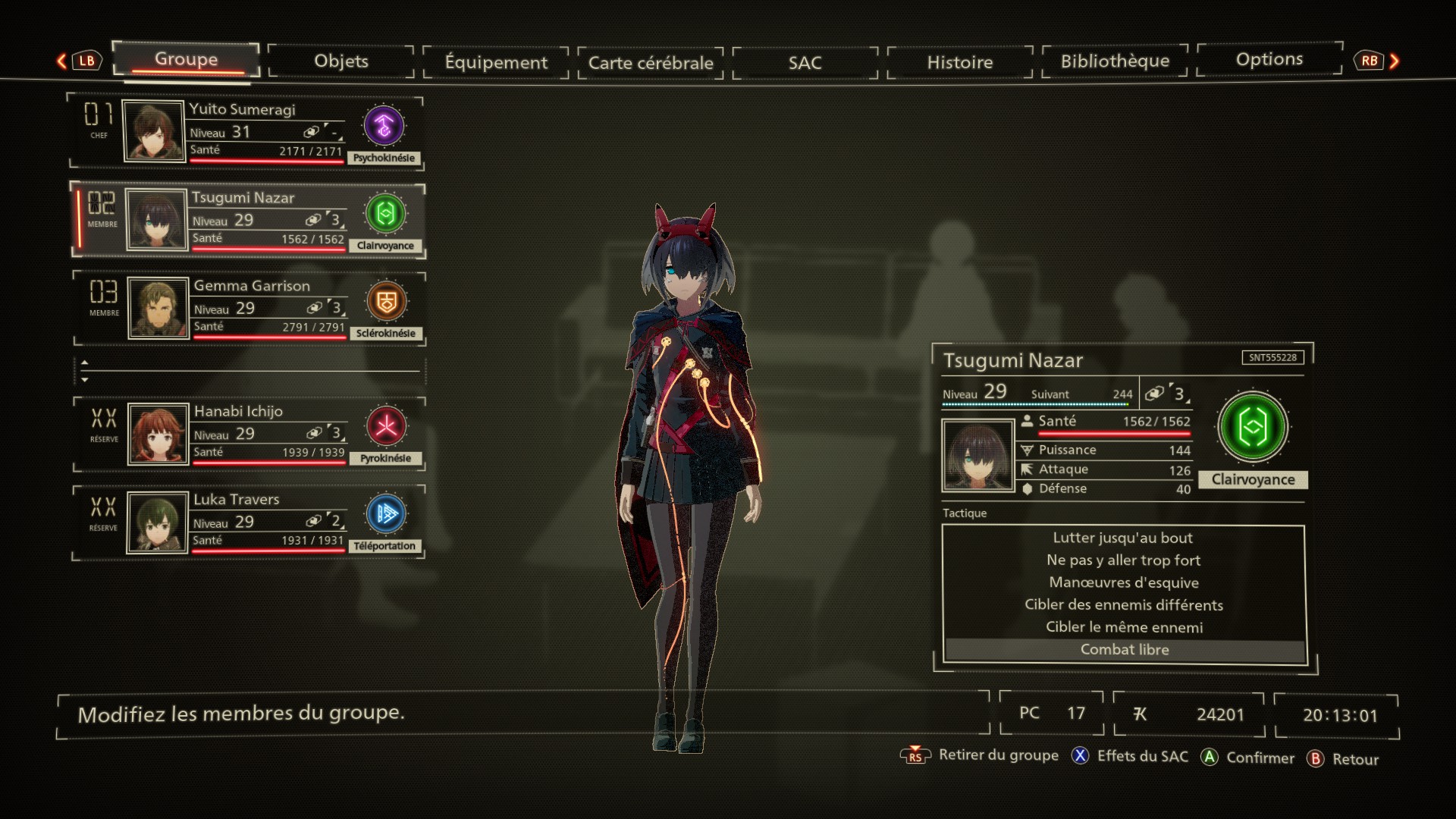Click the active Groupe tab

pyautogui.click(x=186, y=60)
